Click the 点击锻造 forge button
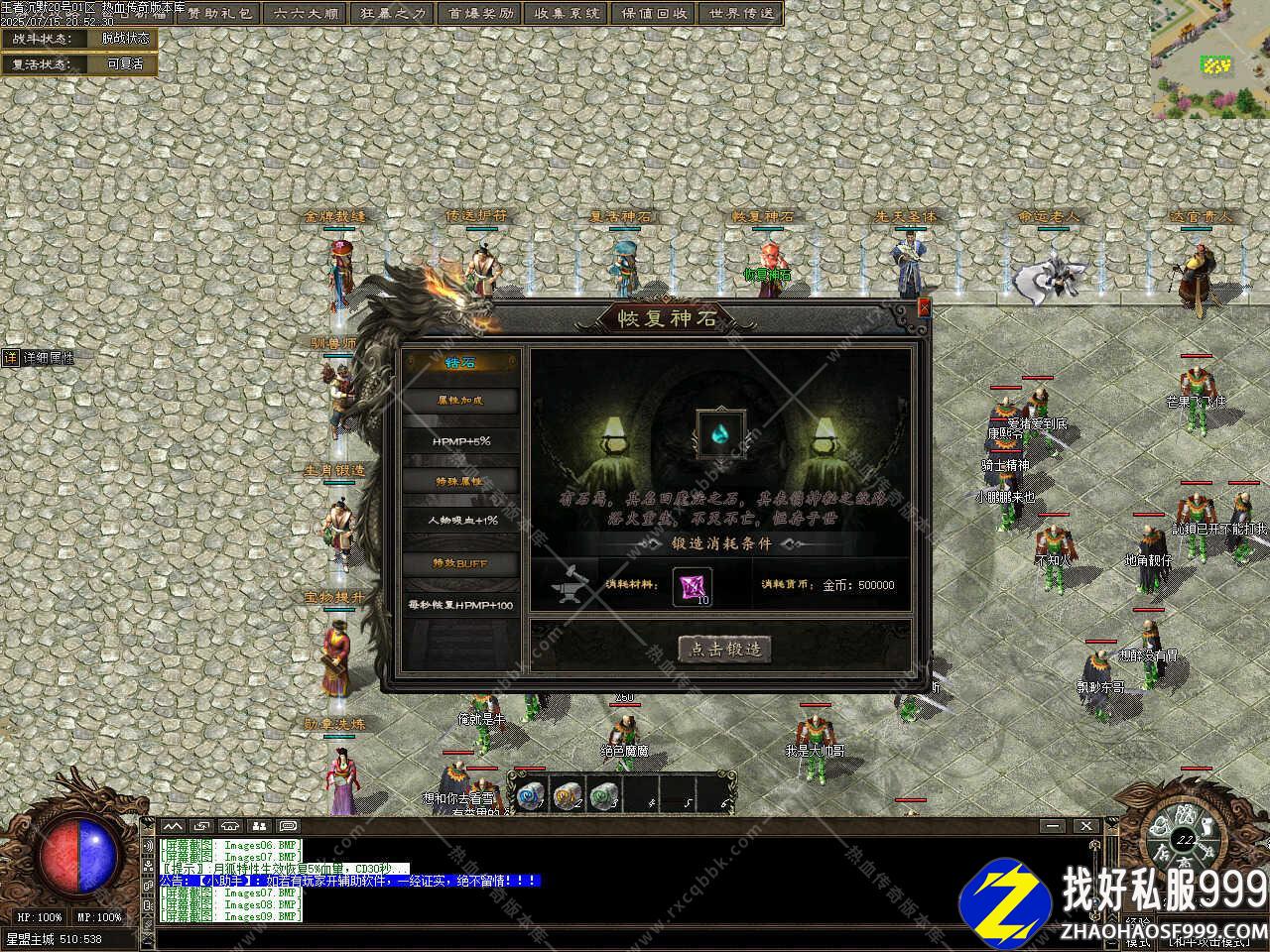Viewport: 1270px width, 952px height. coord(724,649)
